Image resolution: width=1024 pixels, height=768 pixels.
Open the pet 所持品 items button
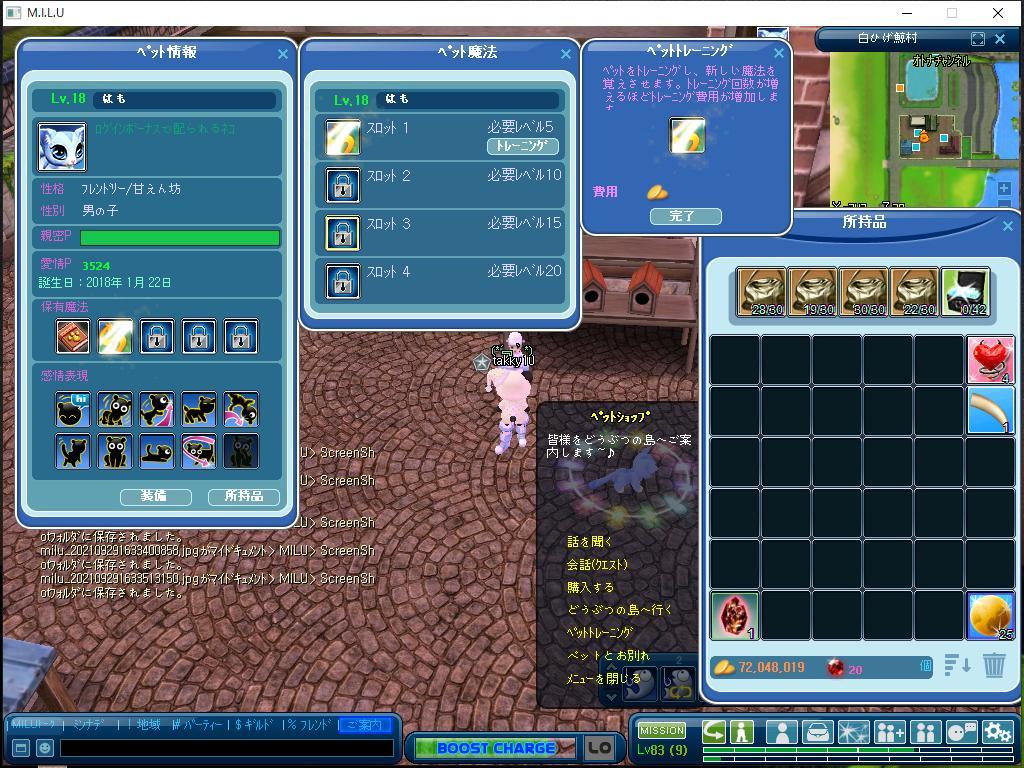coord(243,496)
